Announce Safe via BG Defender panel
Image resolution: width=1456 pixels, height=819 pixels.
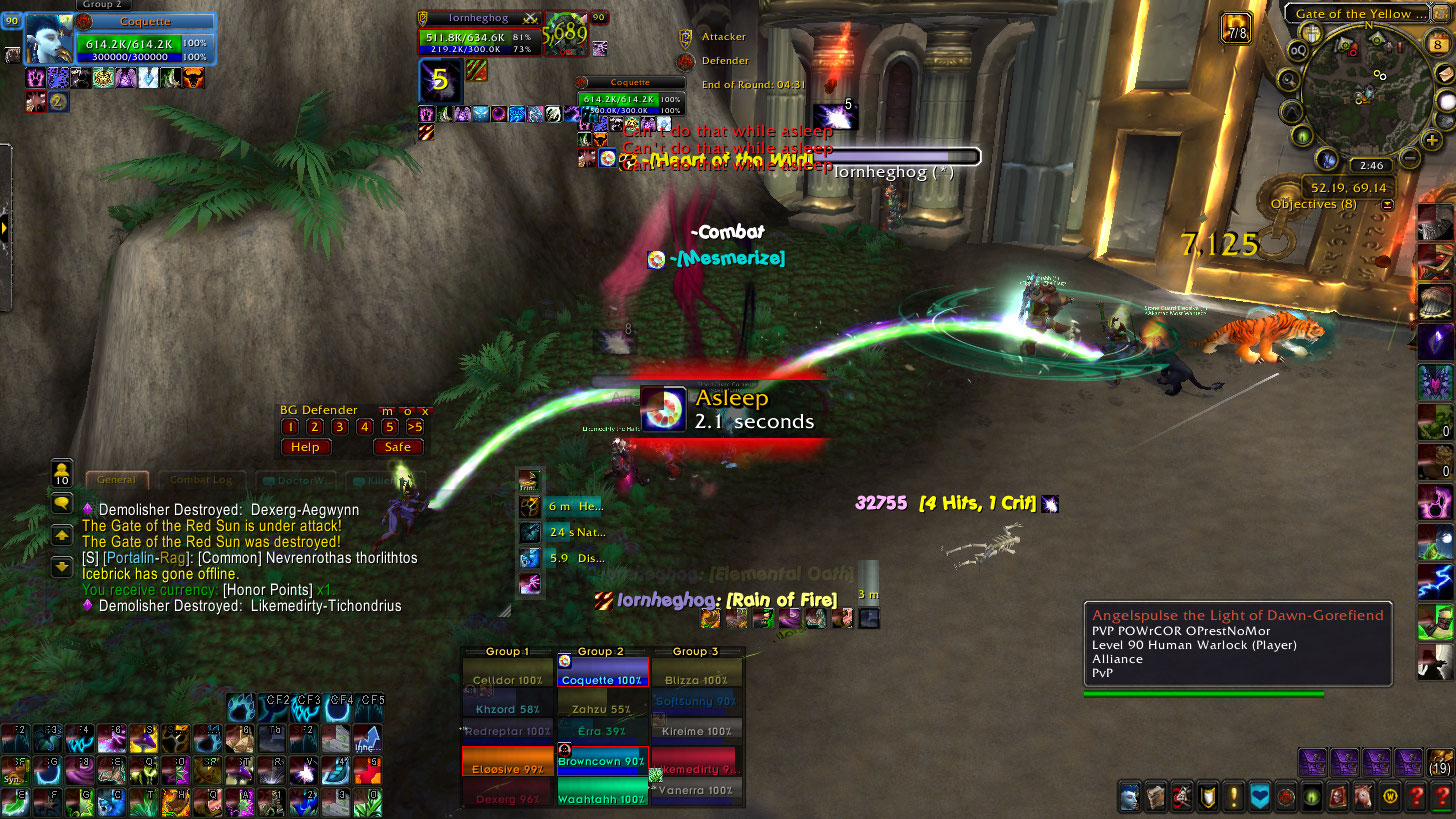pyautogui.click(x=397, y=447)
